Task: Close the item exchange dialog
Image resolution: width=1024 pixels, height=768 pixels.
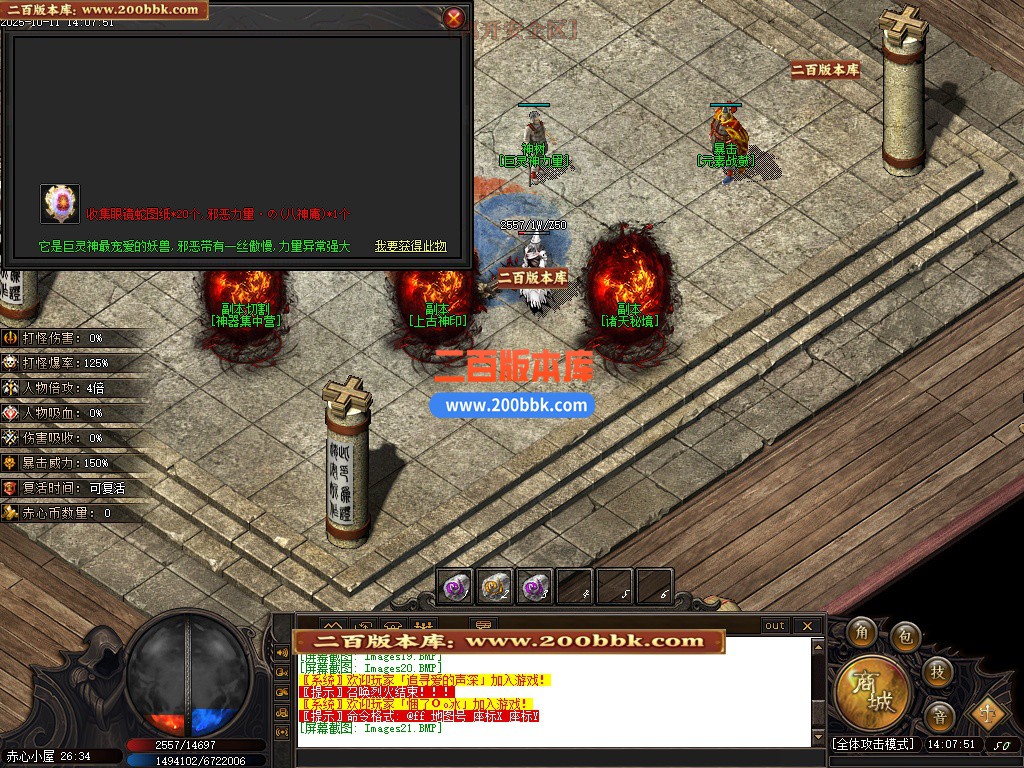Action: [454, 17]
